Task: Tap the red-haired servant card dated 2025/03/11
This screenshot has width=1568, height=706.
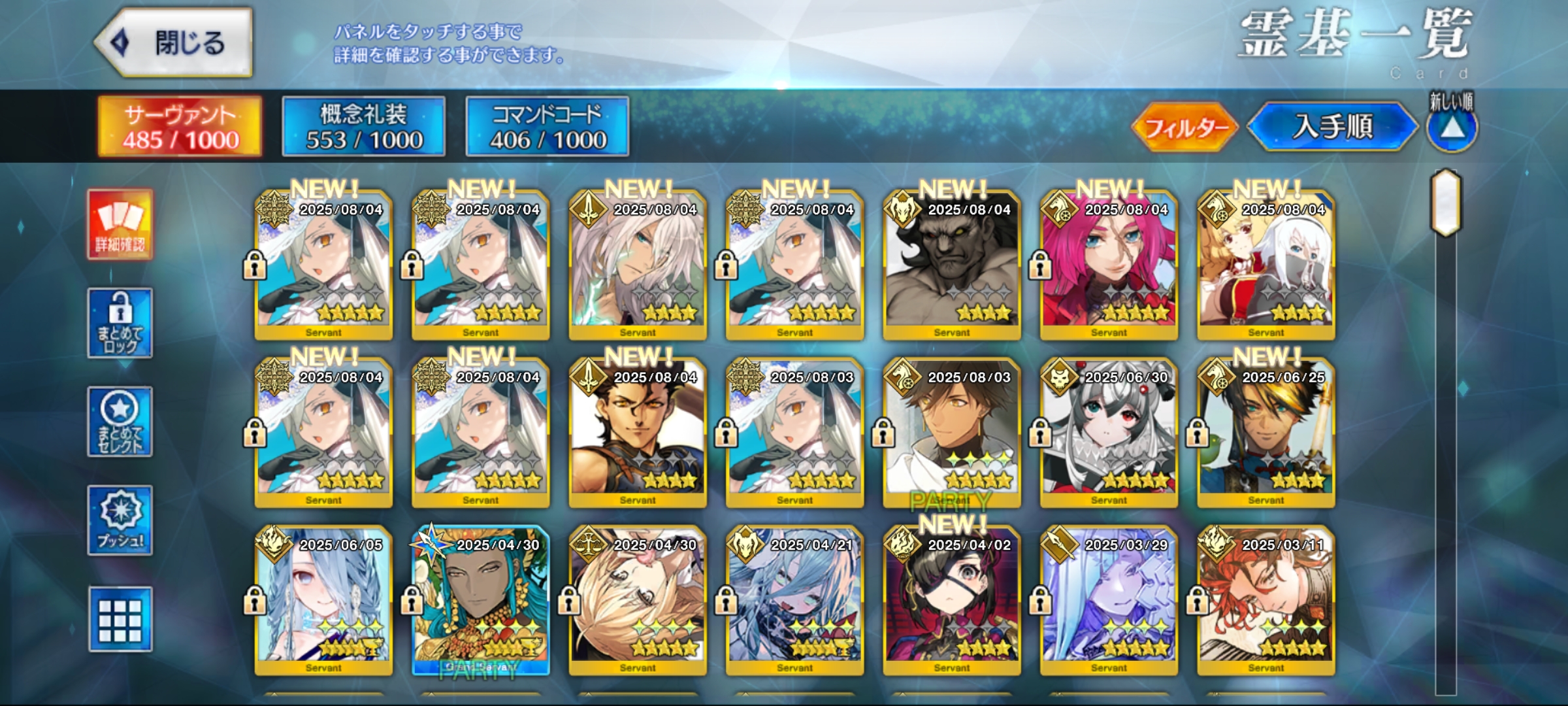Action: point(1266,601)
